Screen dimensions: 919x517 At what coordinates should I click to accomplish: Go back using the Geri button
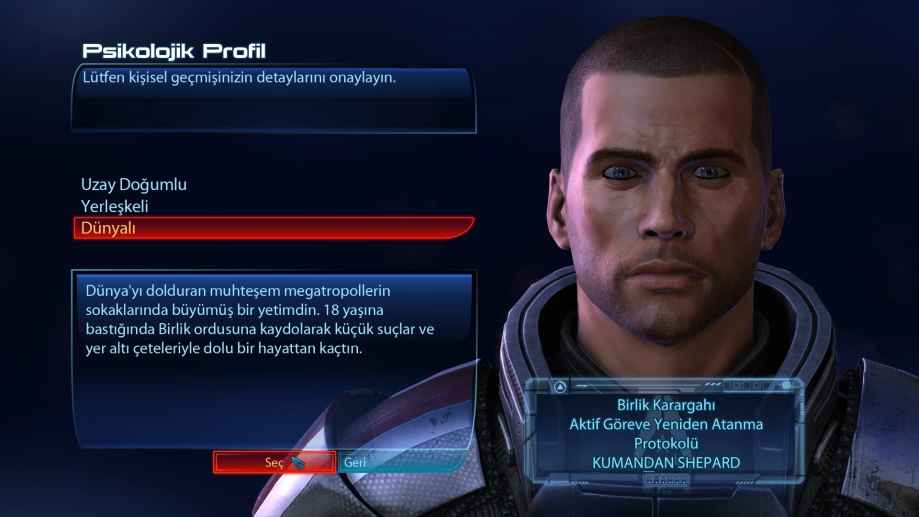(355, 463)
